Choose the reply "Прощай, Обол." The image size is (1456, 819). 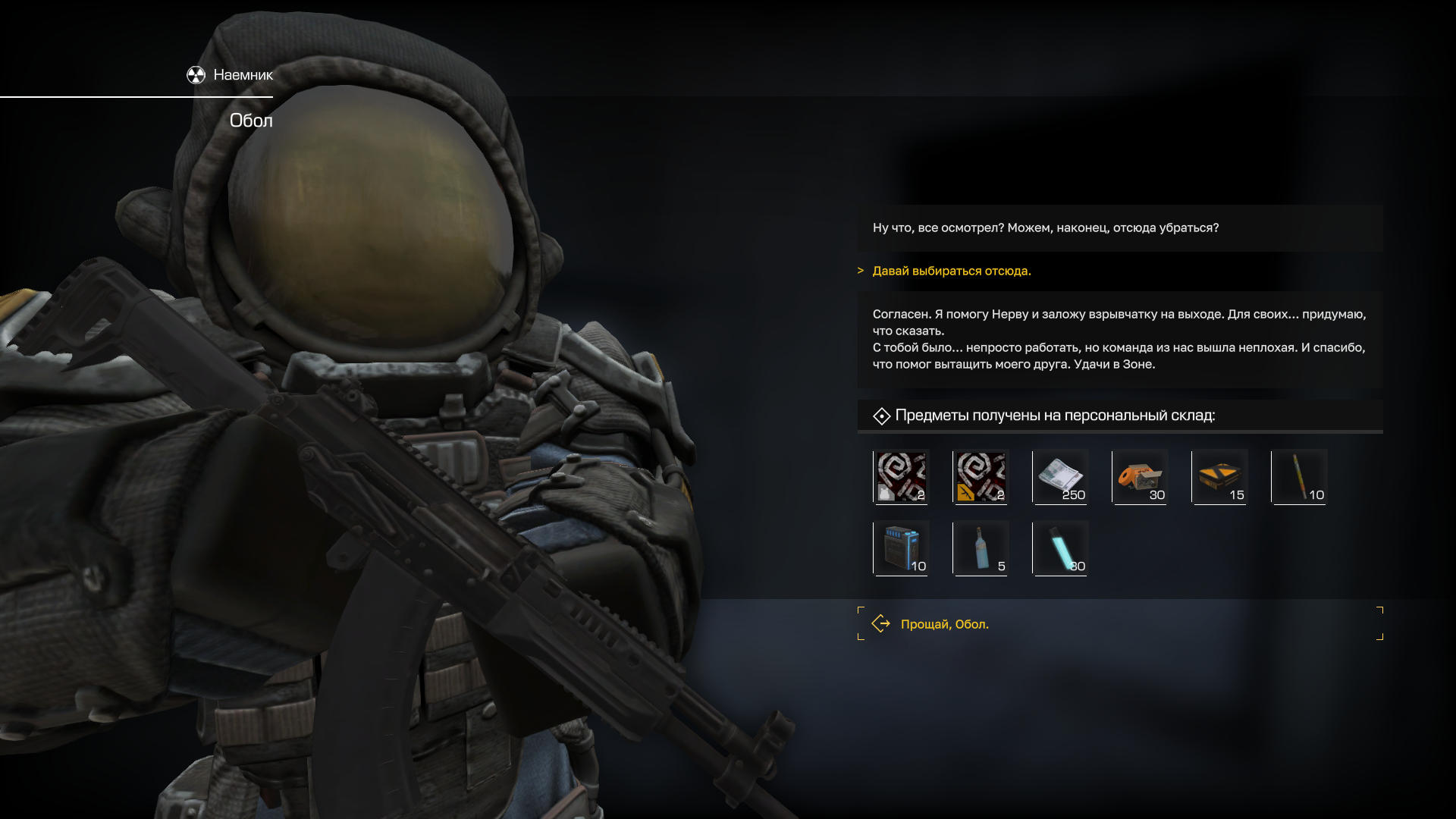[944, 624]
